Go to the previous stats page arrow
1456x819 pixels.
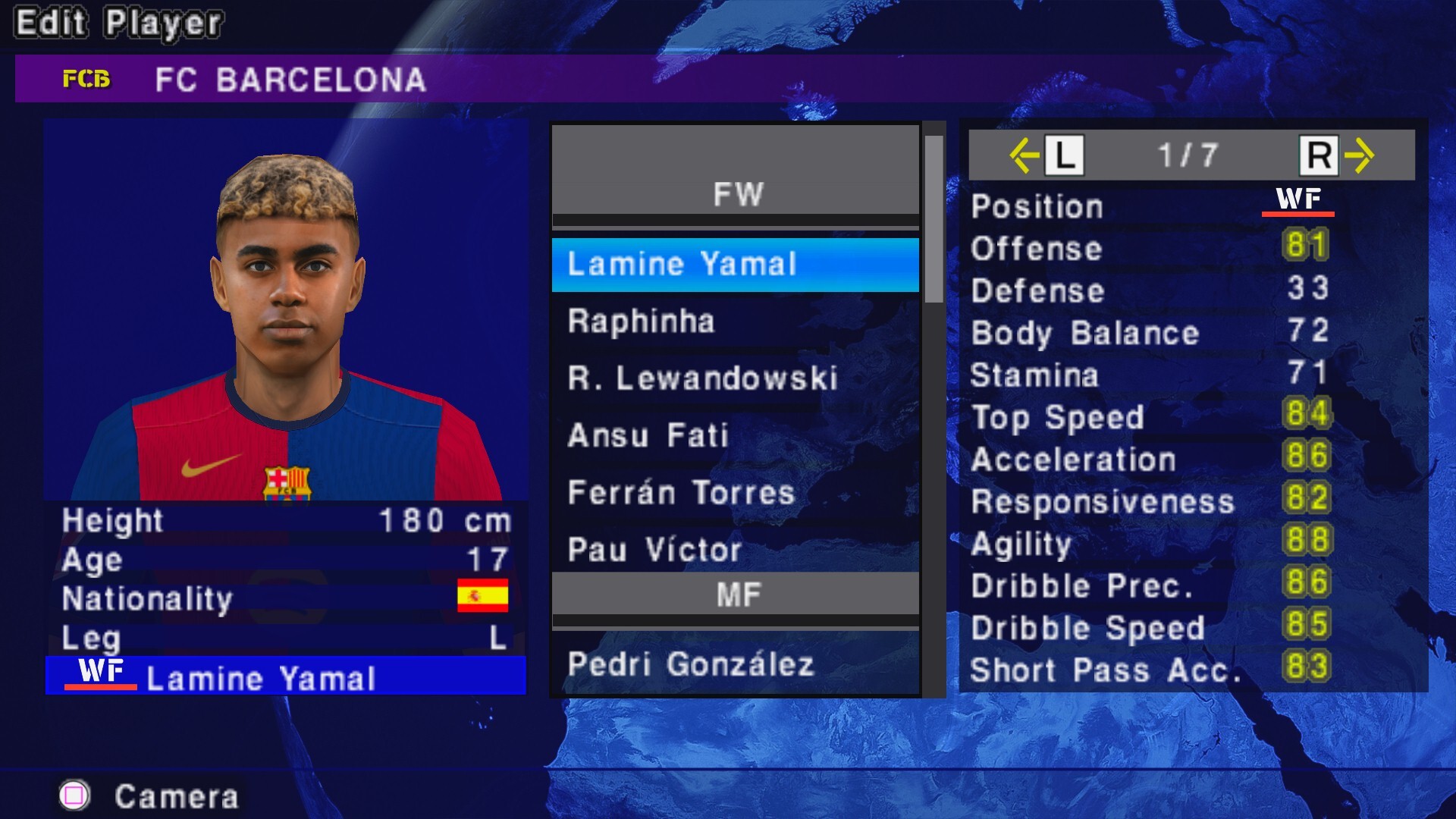1025,155
